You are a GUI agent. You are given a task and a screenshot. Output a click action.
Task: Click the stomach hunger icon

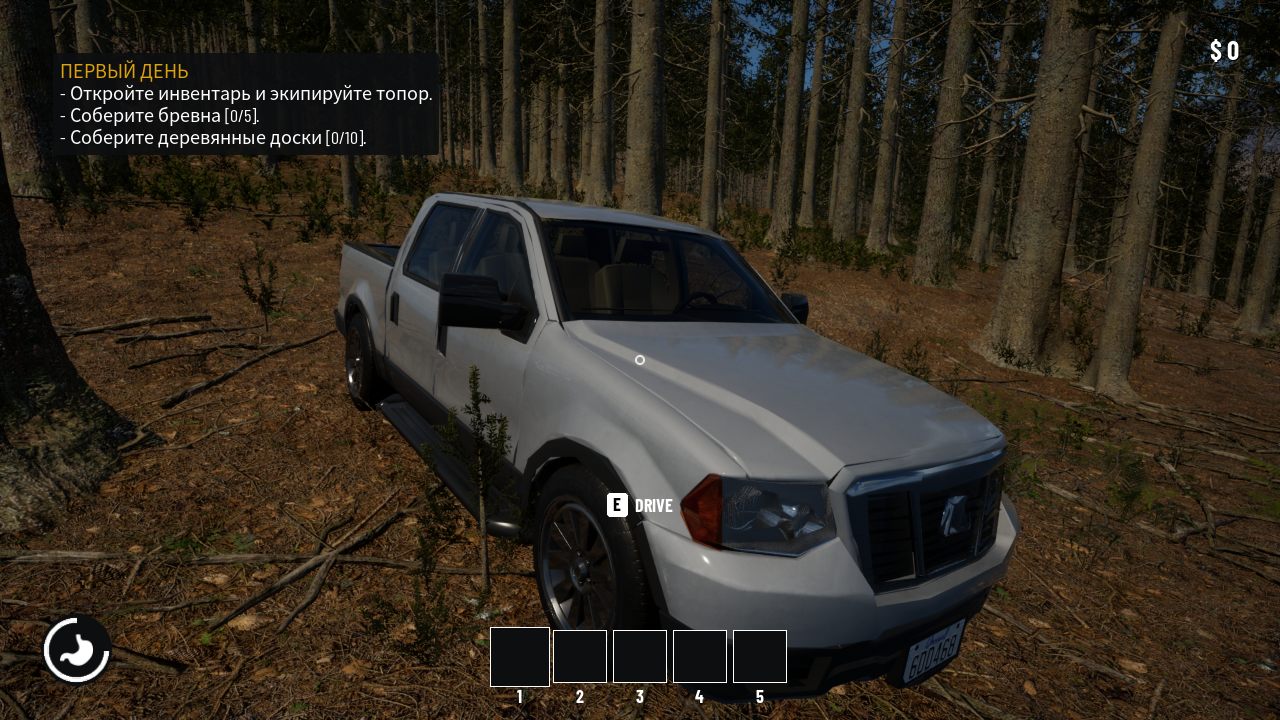click(76, 649)
